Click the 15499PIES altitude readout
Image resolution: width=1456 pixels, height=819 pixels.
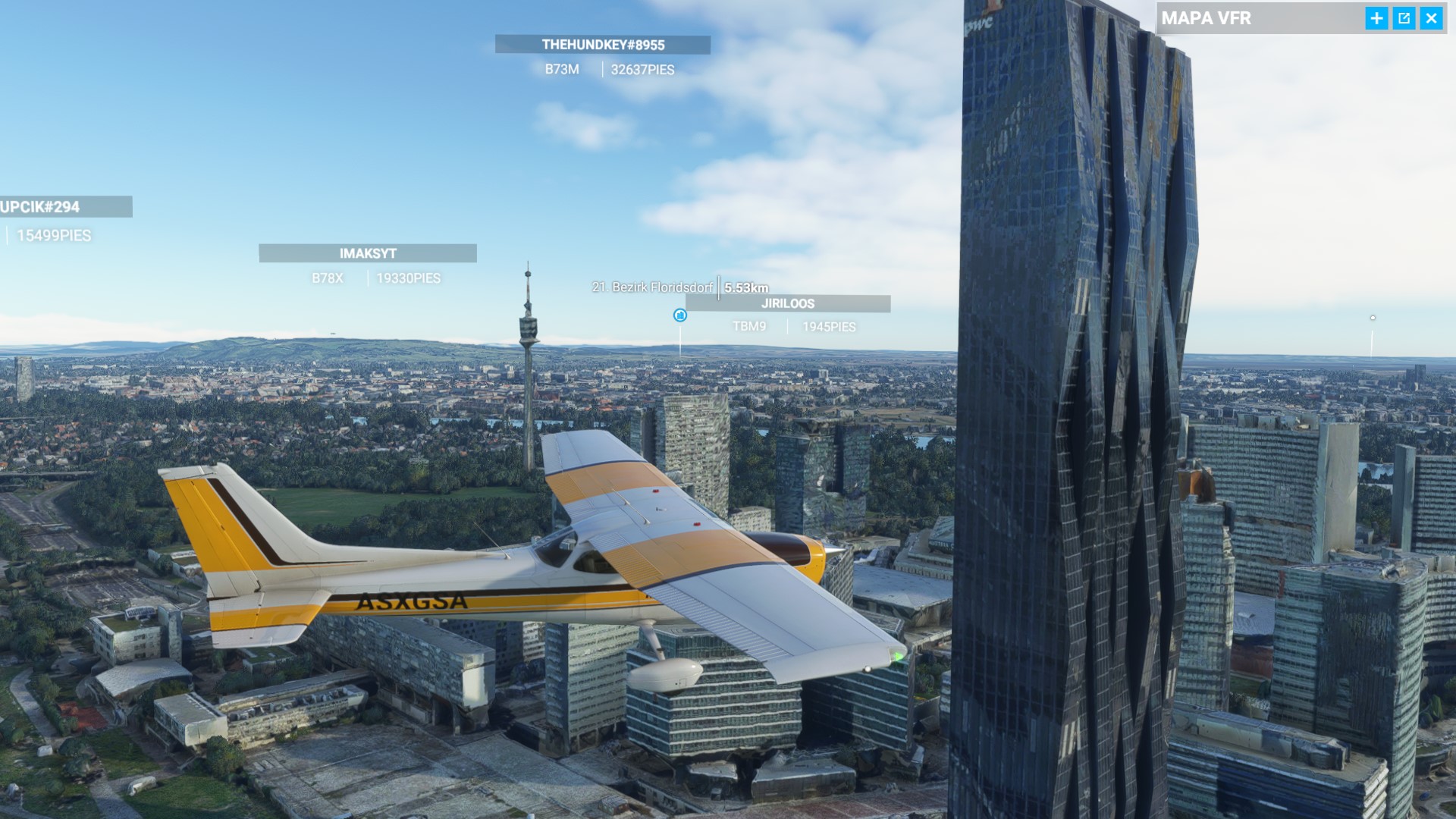53,236
